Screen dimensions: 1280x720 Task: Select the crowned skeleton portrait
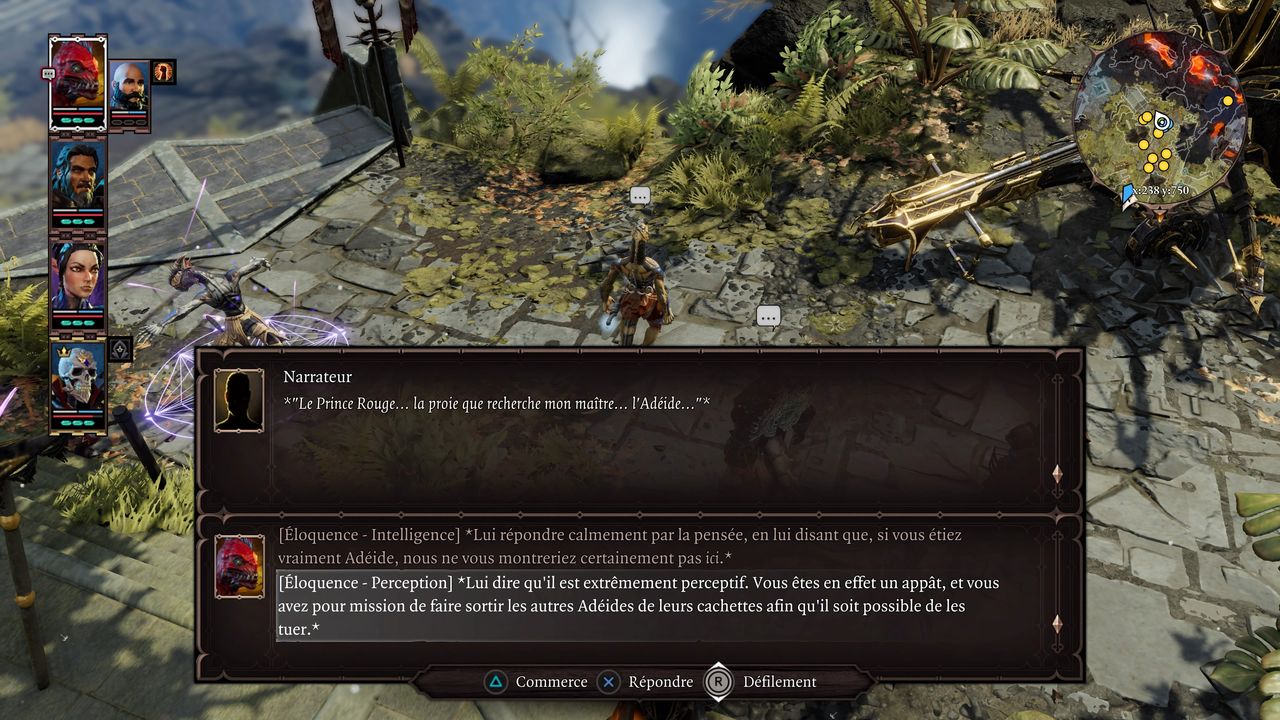coord(78,378)
